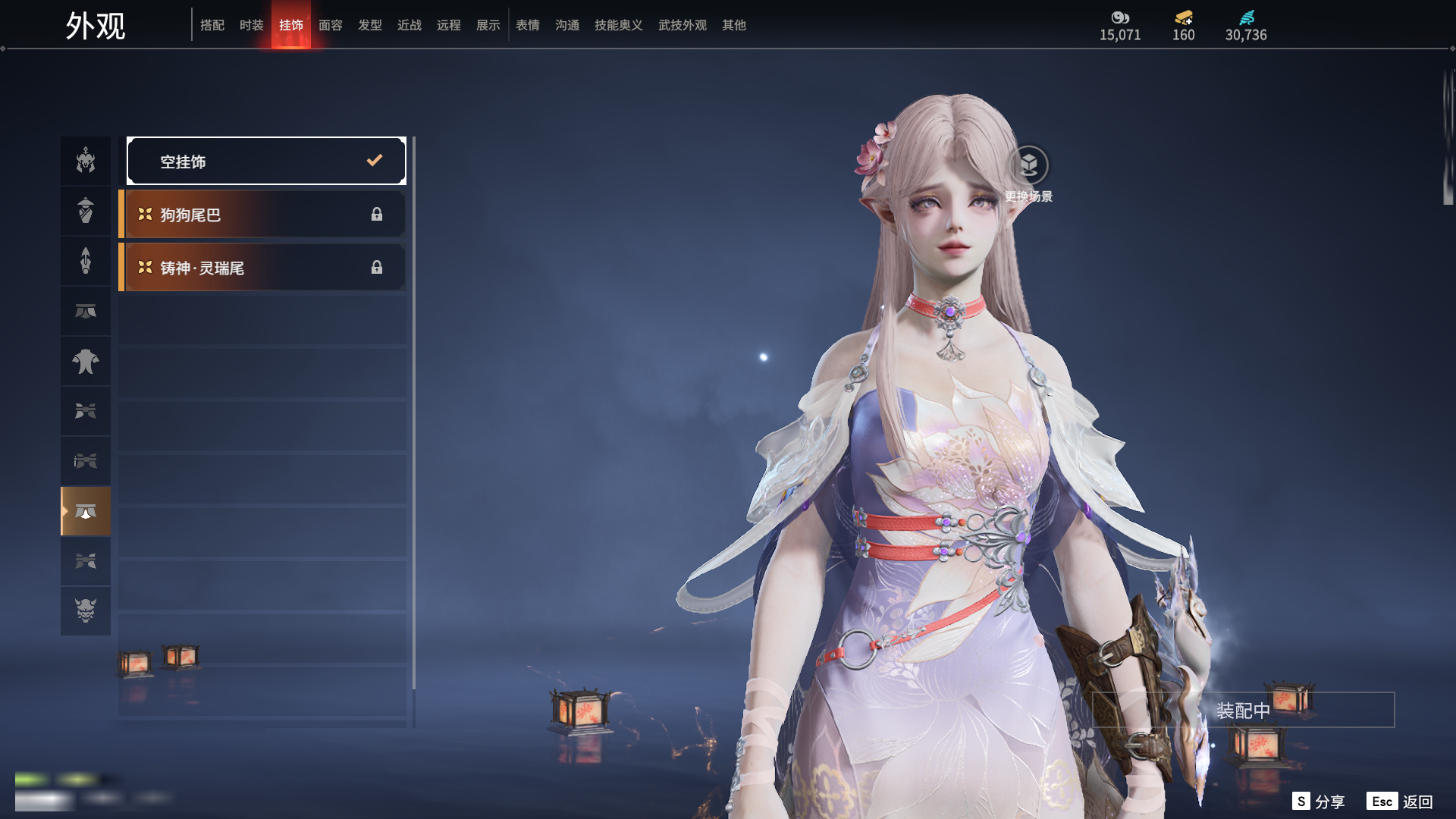Switch to the 远程 tab
This screenshot has height=819, width=1456.
click(x=449, y=25)
